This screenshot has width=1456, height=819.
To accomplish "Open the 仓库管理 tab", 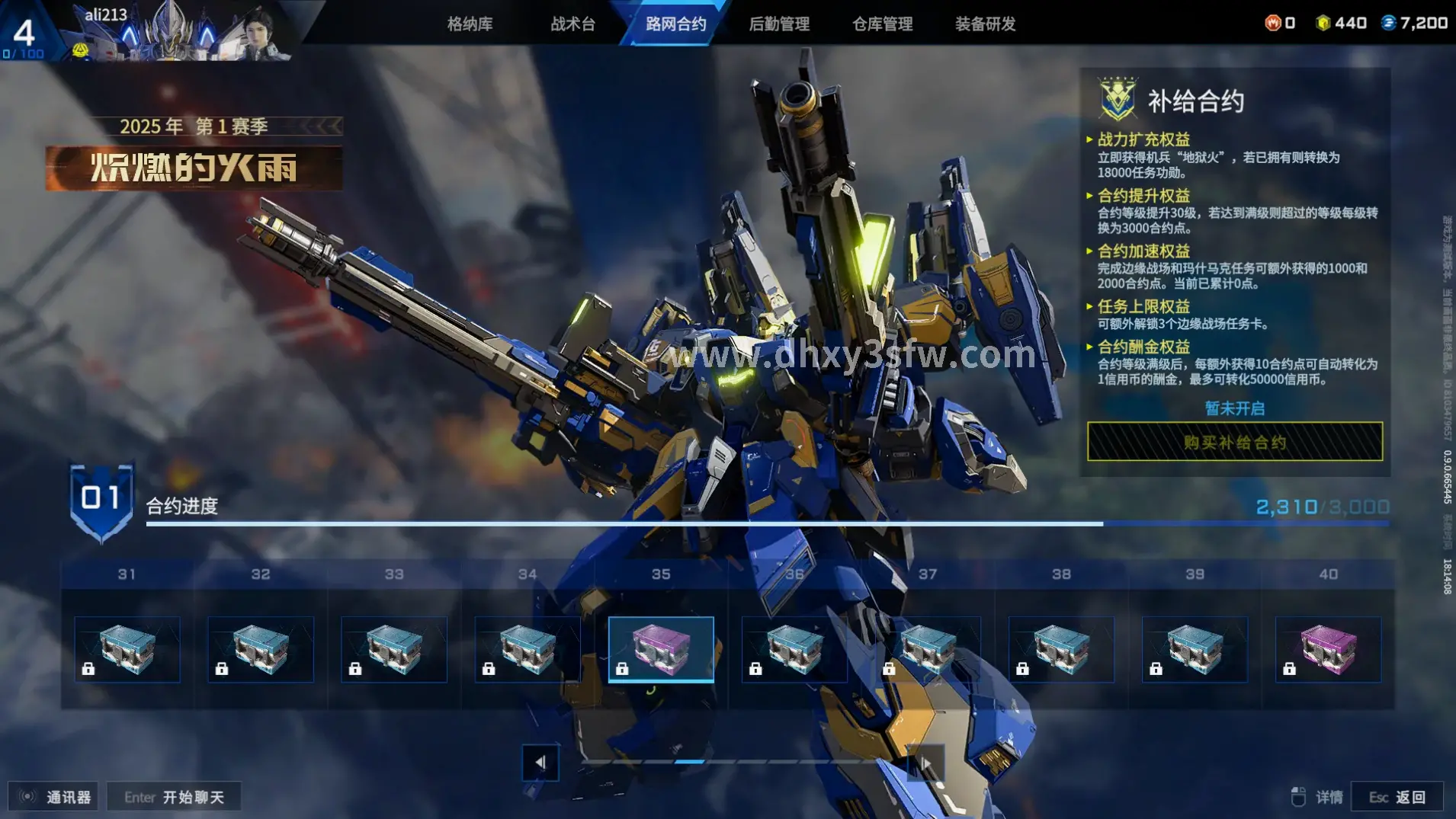I will (x=882, y=24).
